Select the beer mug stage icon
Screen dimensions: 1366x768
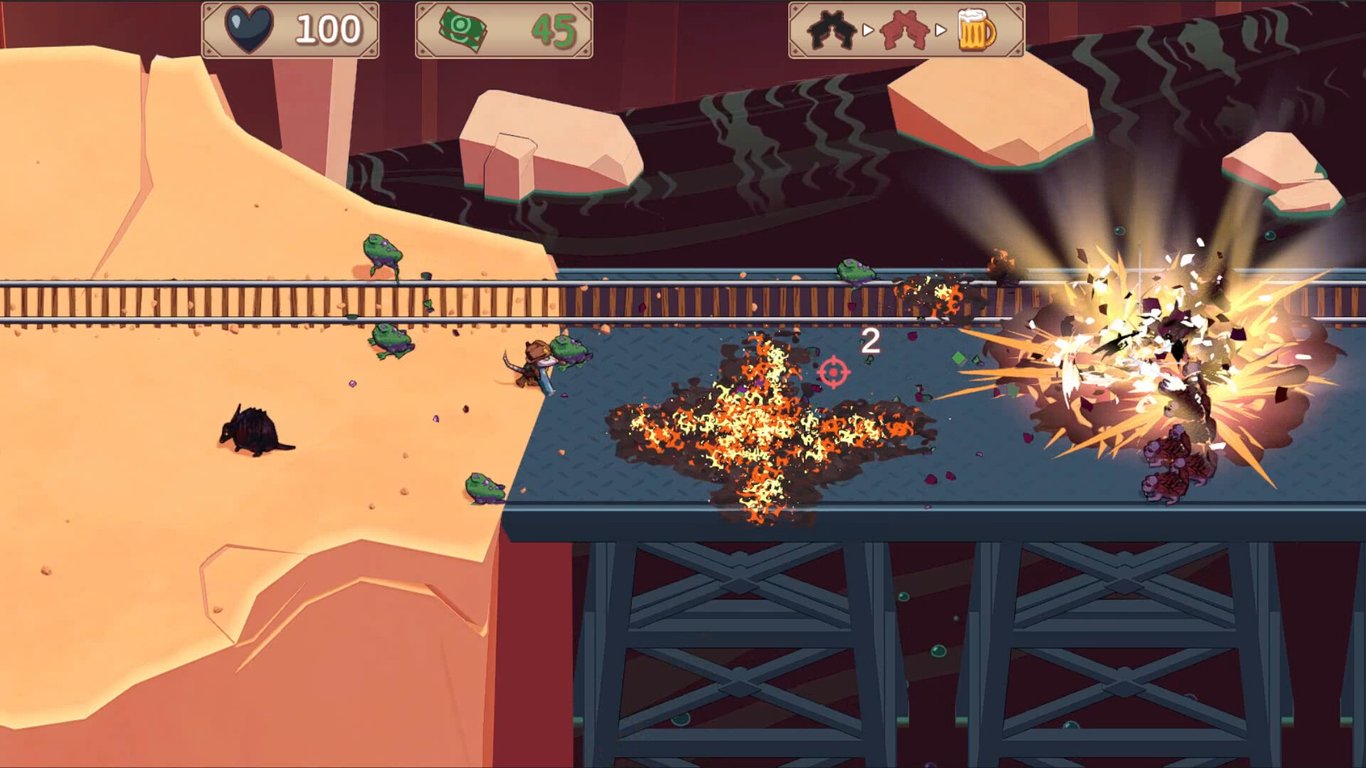click(x=977, y=31)
